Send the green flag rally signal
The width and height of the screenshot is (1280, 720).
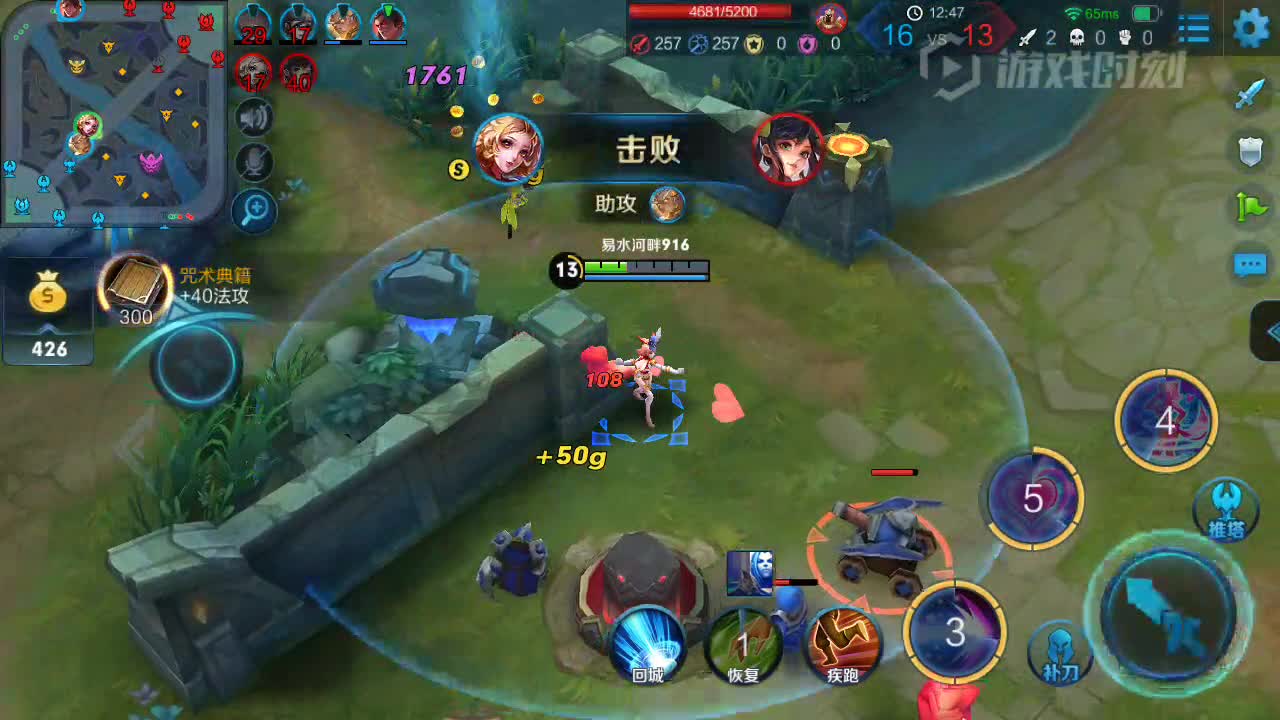tap(1251, 207)
